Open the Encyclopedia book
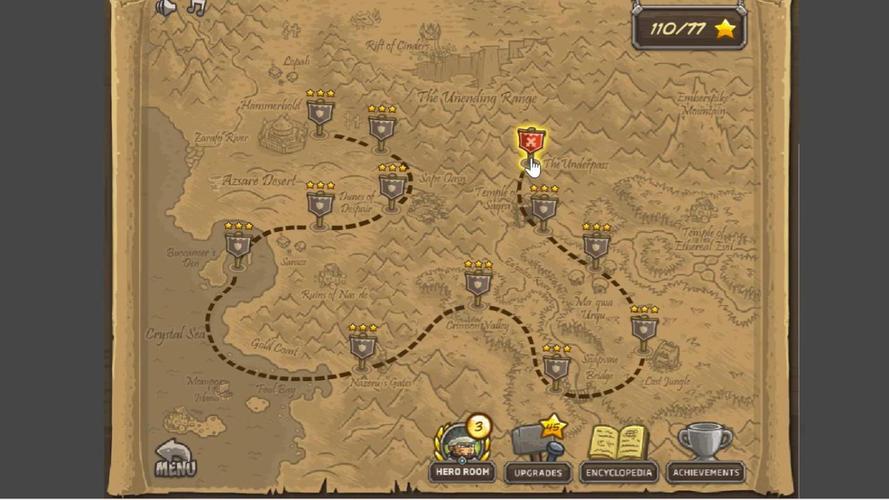 coord(617,449)
